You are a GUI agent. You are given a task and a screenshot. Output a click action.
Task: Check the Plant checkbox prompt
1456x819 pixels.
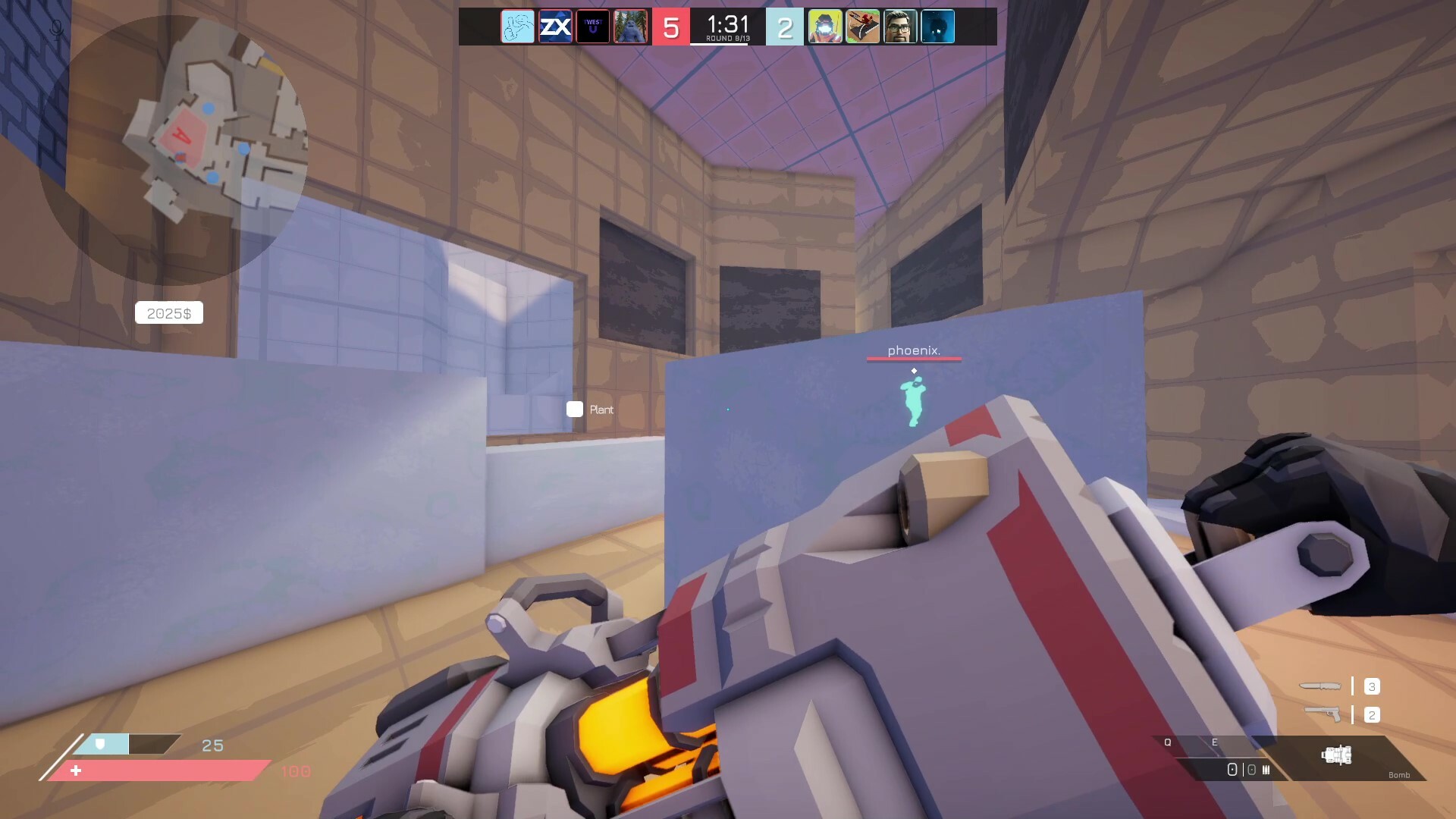tap(575, 409)
